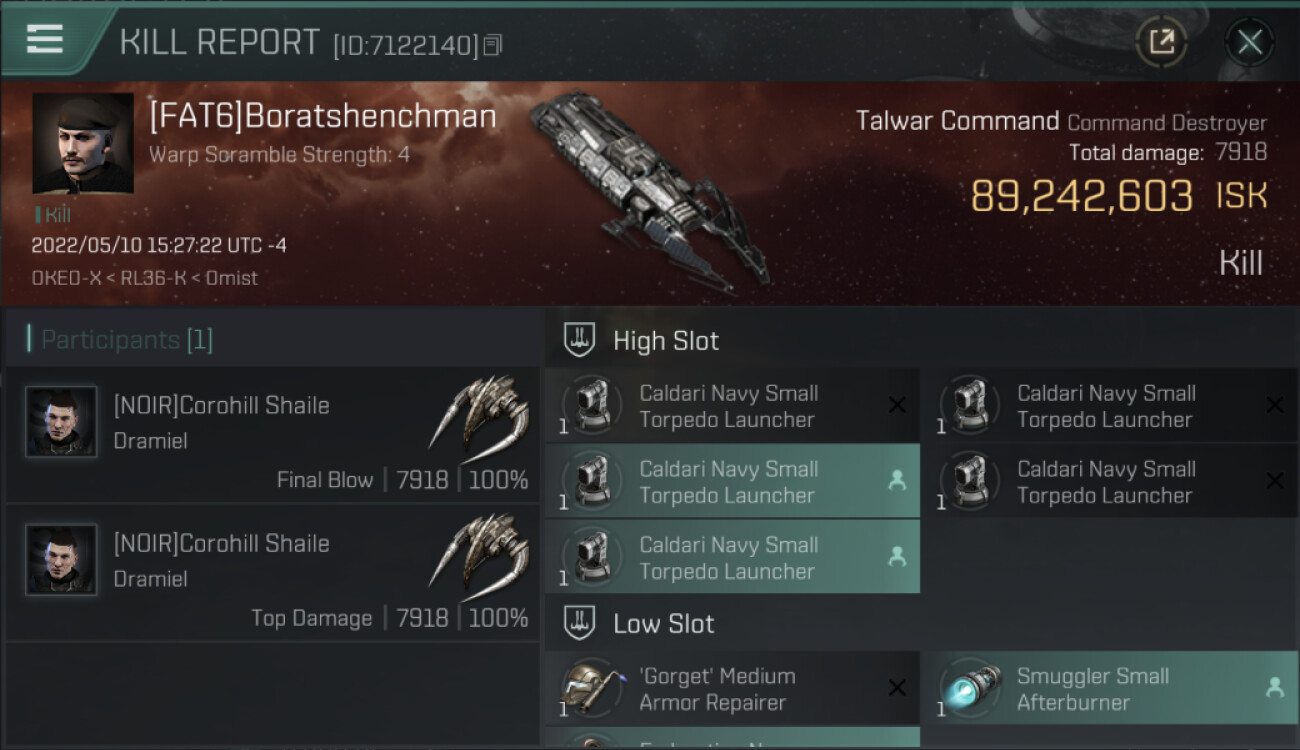Image resolution: width=1300 pixels, height=750 pixels.
Task: Share the kill report
Action: click(1161, 42)
